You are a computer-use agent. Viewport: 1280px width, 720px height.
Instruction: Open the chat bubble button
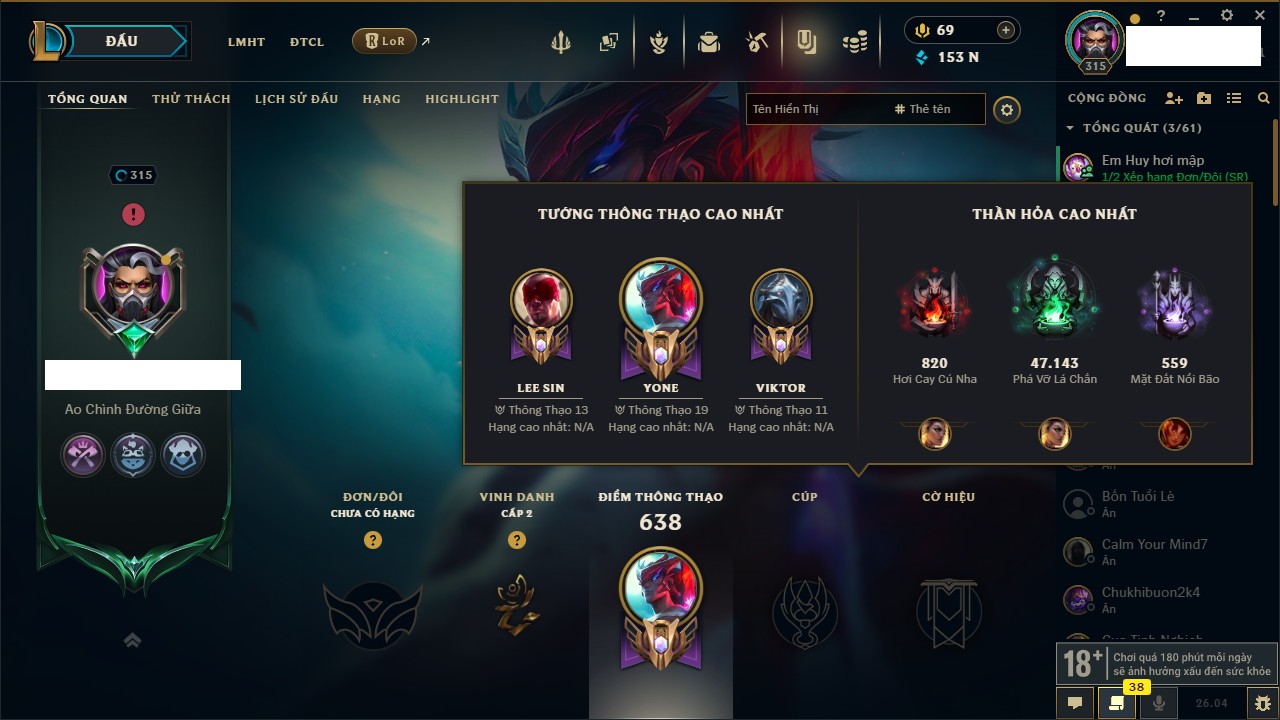tap(1075, 703)
